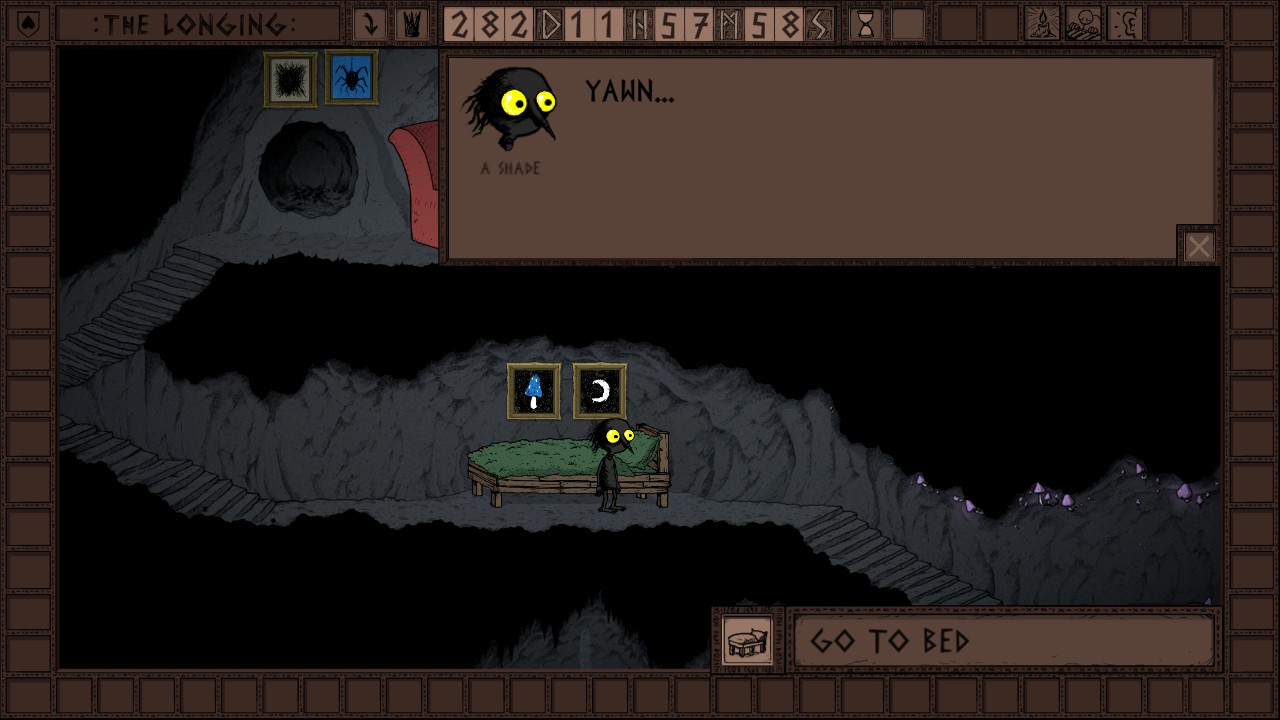Screen dimensions: 1280x720
Task: Open the shield emblem menu
Action: click(28, 24)
